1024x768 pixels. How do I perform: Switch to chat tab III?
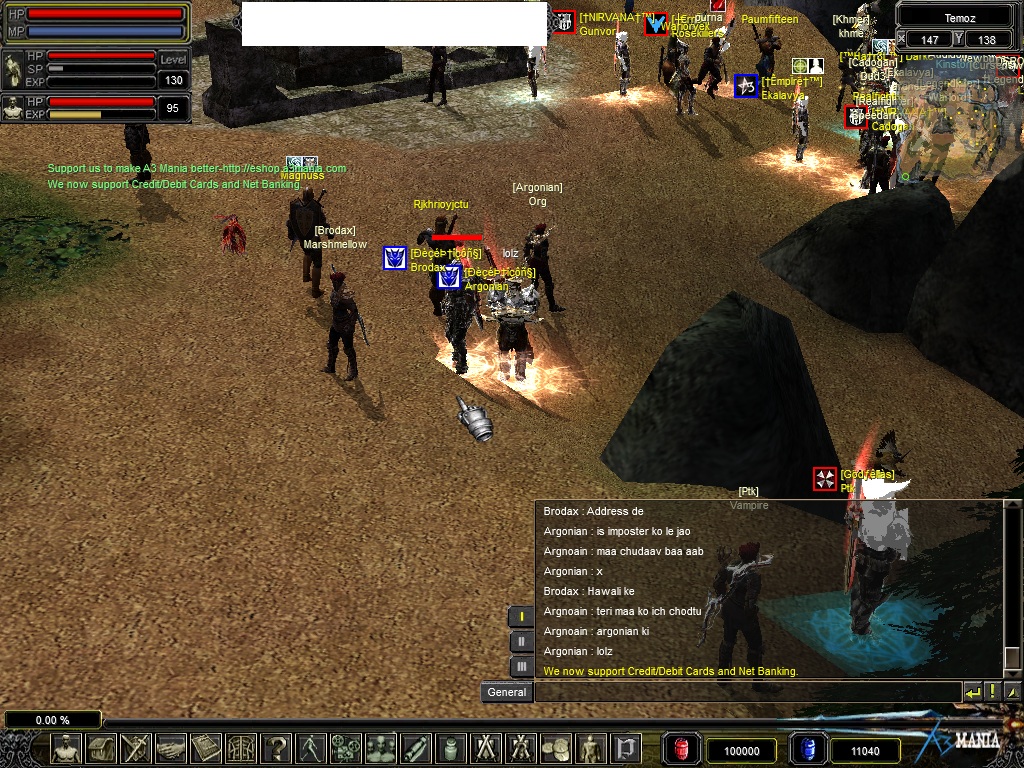[521, 666]
